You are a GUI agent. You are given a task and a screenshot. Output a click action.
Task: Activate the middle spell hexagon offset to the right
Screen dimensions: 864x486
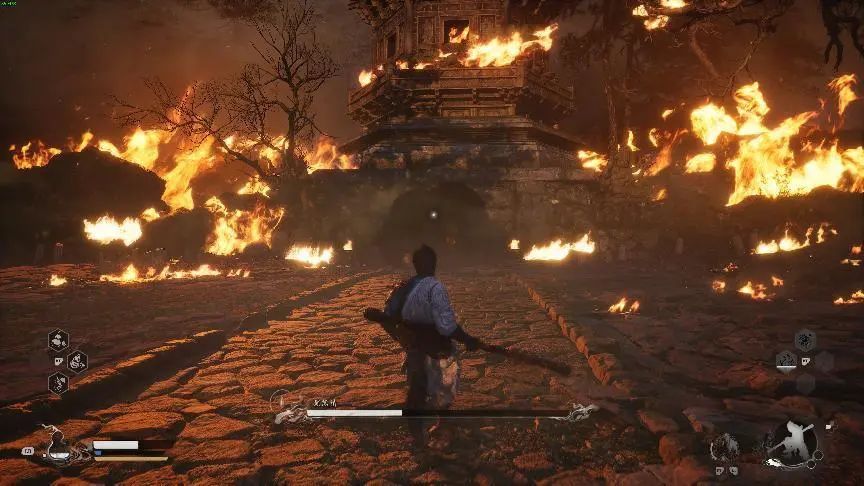pos(77,361)
